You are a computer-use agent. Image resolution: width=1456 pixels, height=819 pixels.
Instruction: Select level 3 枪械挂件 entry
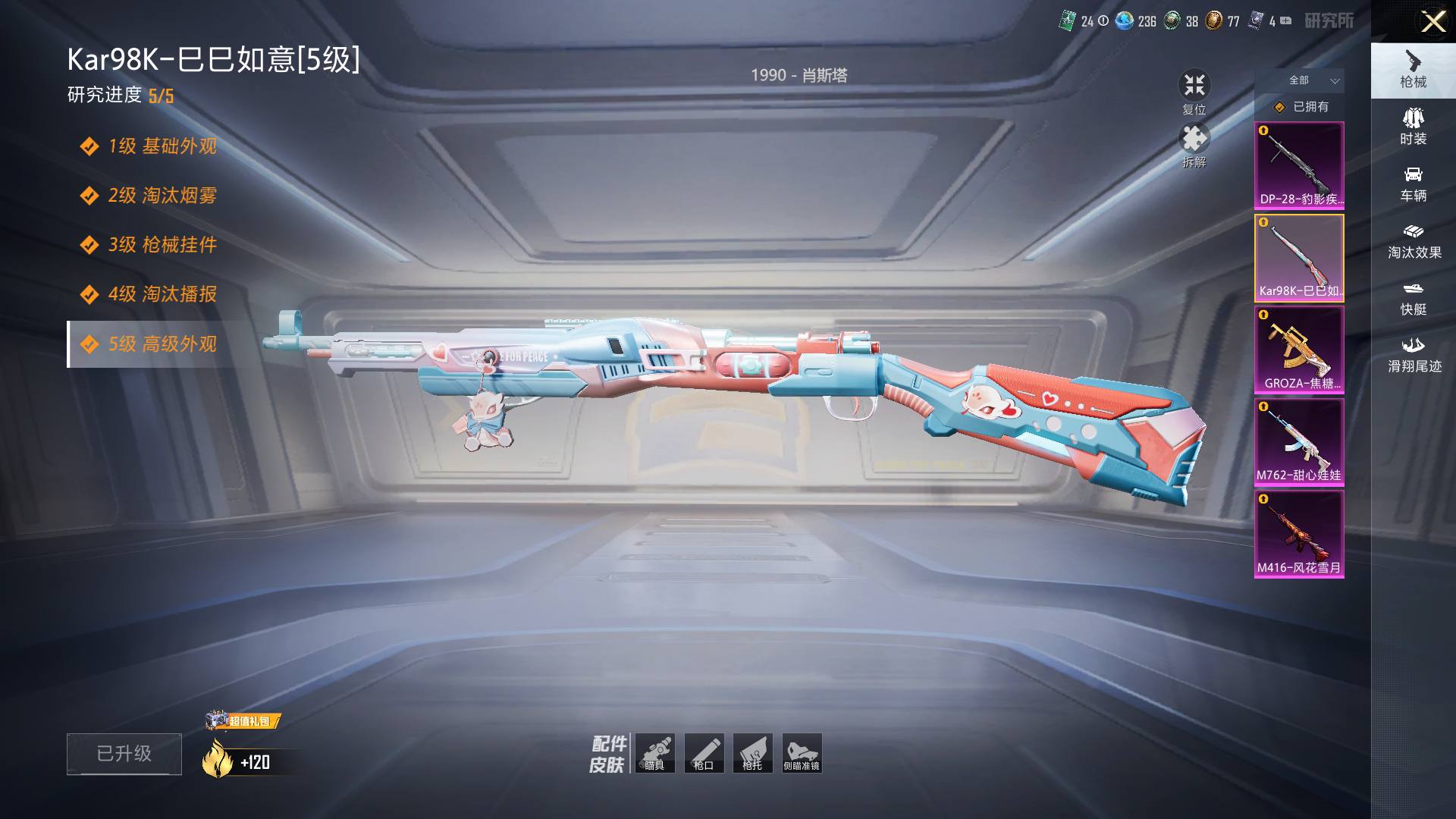(x=162, y=244)
